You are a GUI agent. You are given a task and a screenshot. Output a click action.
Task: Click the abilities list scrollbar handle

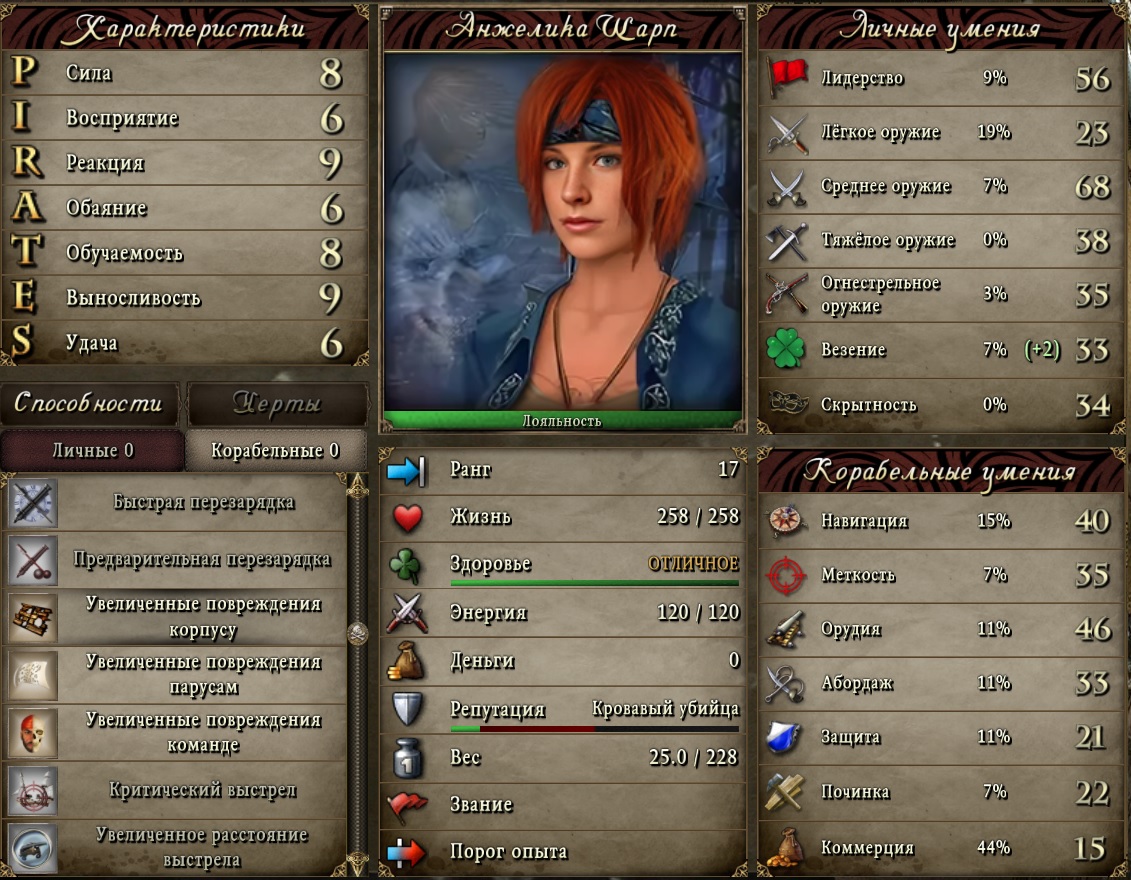pos(357,633)
